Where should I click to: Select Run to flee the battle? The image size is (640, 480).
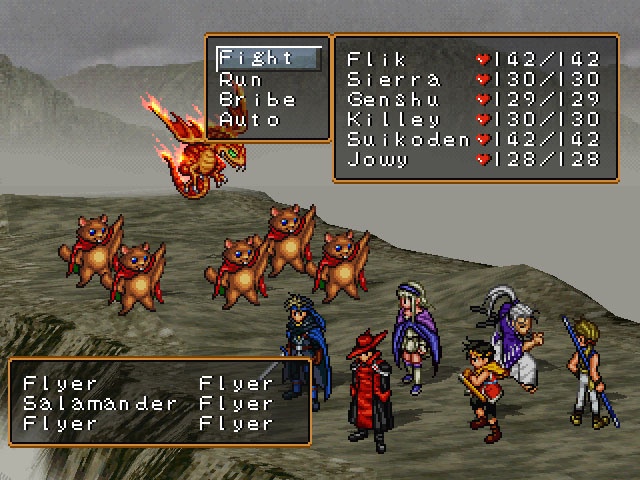[241, 79]
